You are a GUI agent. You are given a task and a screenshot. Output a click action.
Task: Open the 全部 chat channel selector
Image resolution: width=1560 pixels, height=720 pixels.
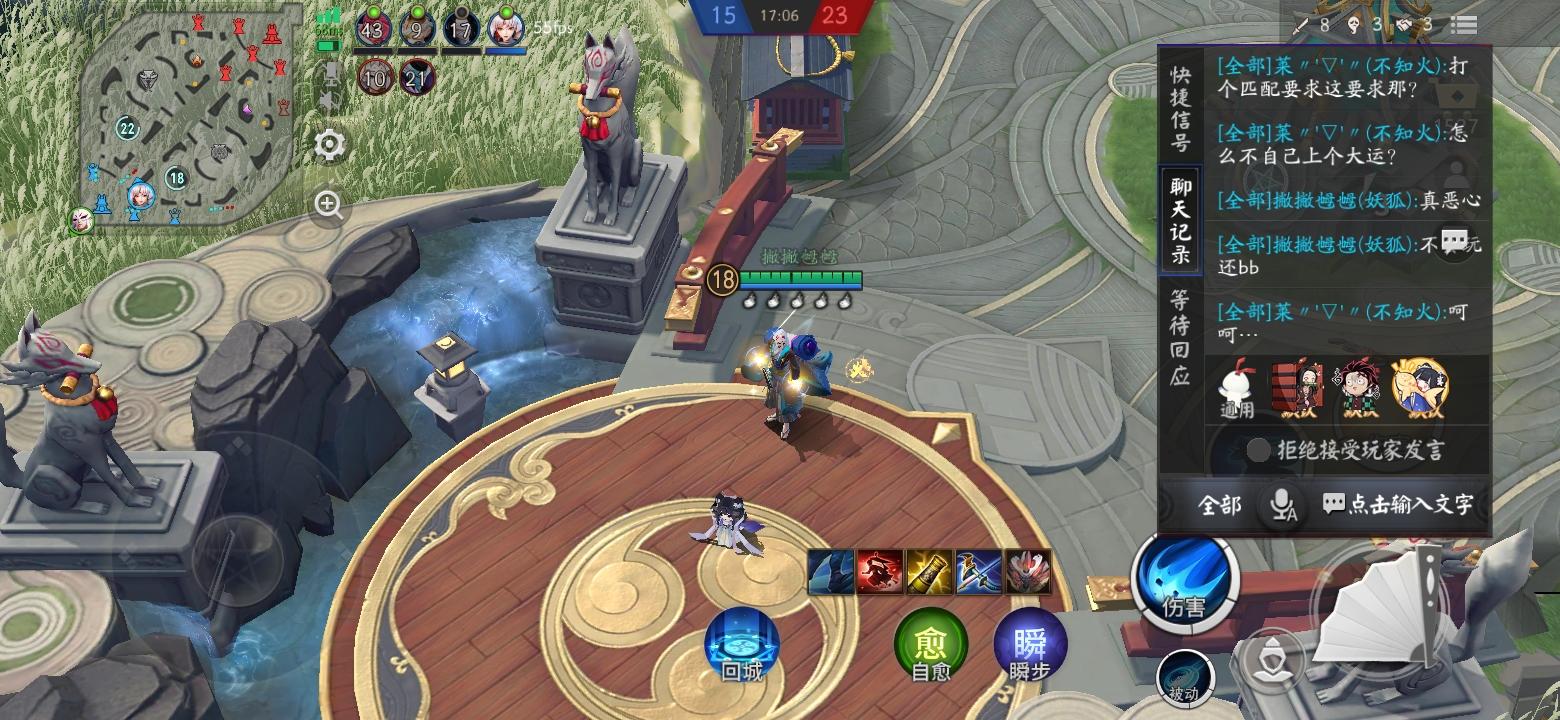tap(1220, 506)
